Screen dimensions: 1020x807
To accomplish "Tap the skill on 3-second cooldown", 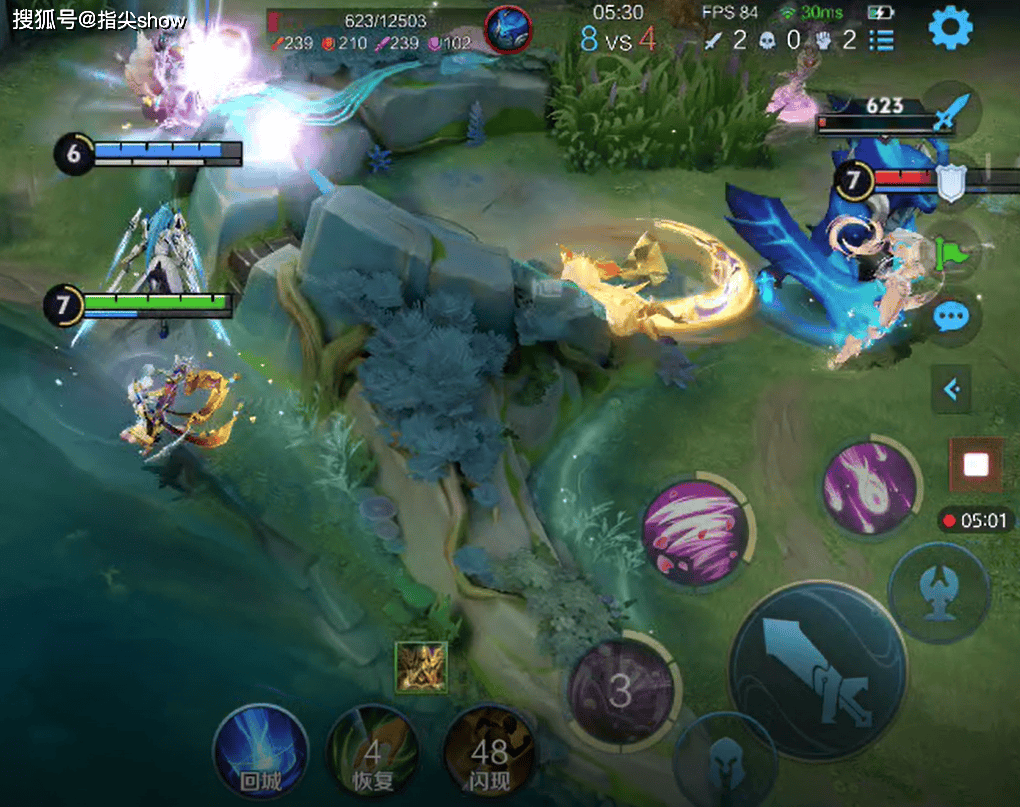I will tap(621, 691).
